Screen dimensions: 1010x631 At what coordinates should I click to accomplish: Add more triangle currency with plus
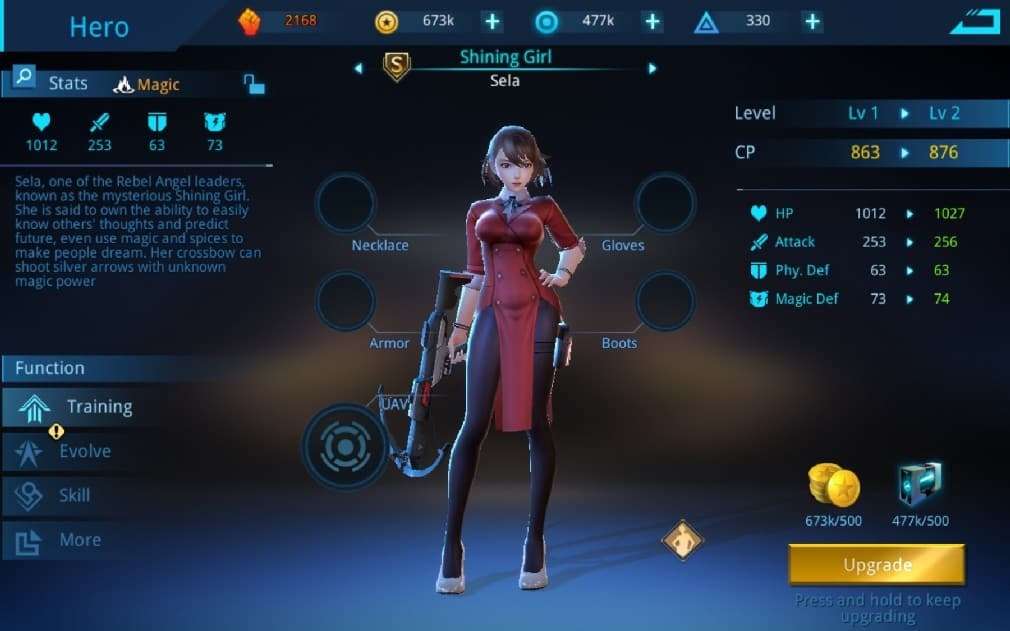(812, 21)
